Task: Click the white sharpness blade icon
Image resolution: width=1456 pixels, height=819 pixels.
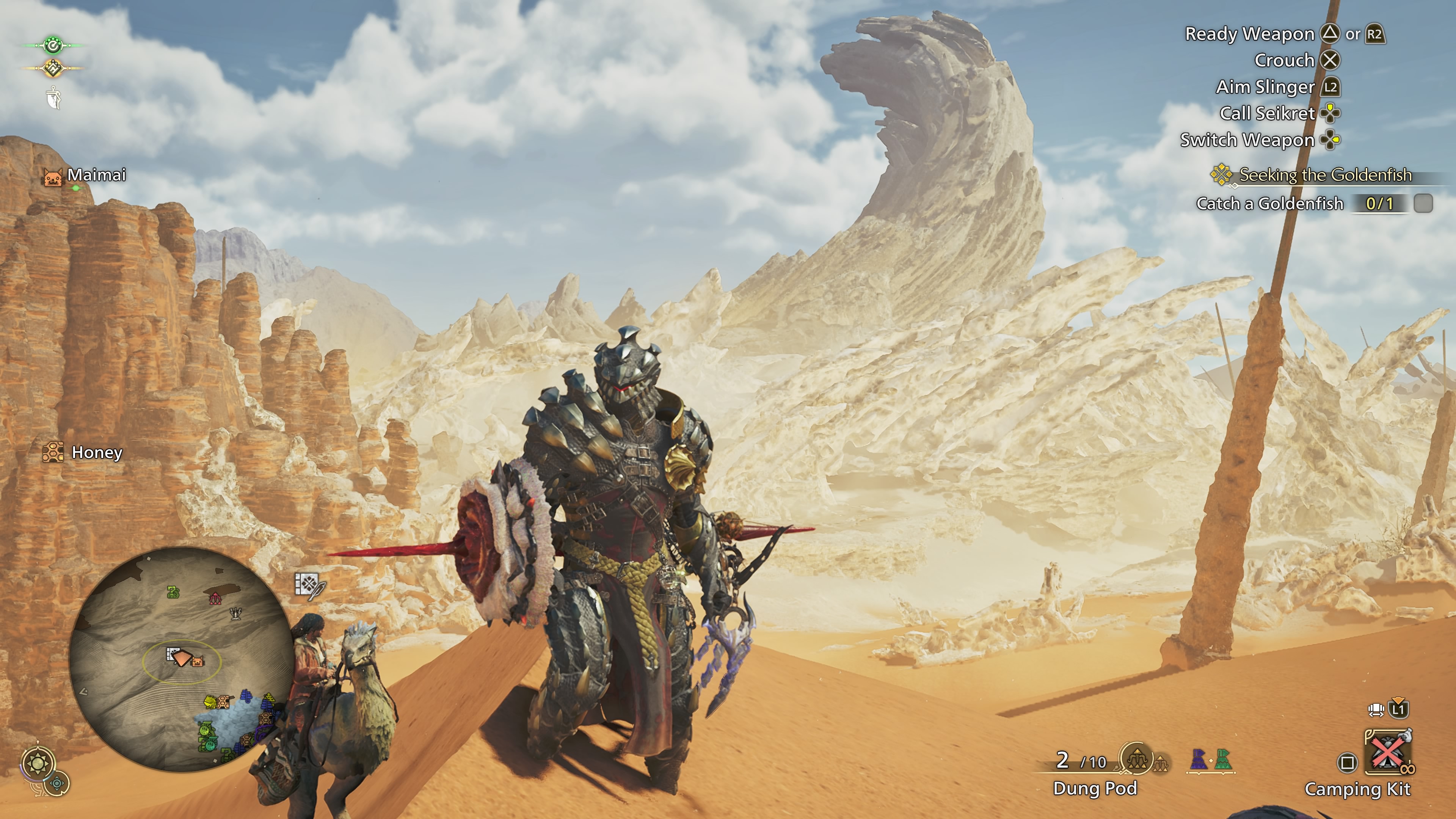Action: click(54, 97)
